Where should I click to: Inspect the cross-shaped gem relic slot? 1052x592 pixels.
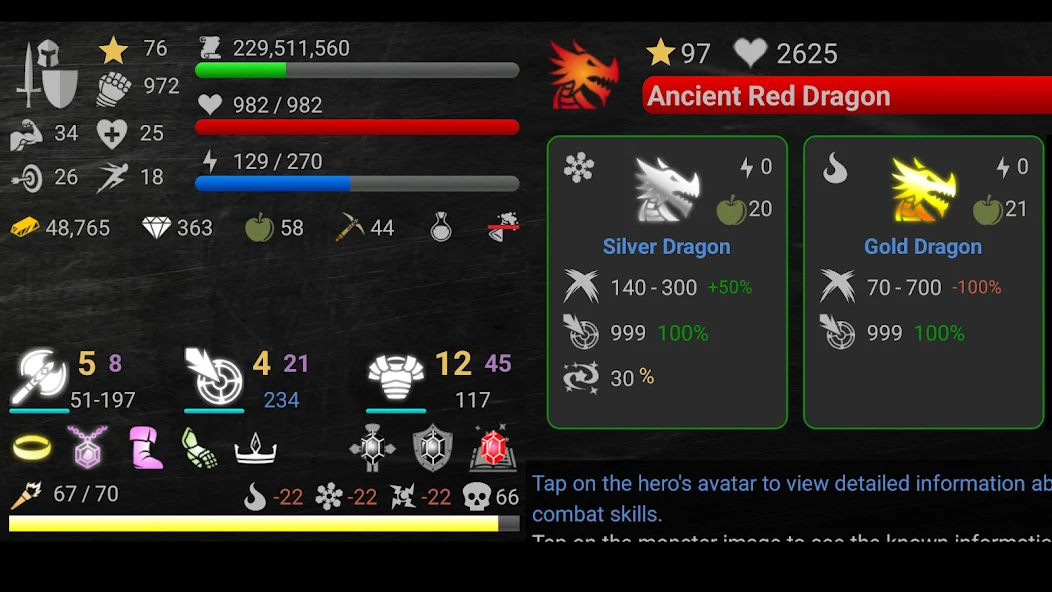pyautogui.click(x=372, y=449)
